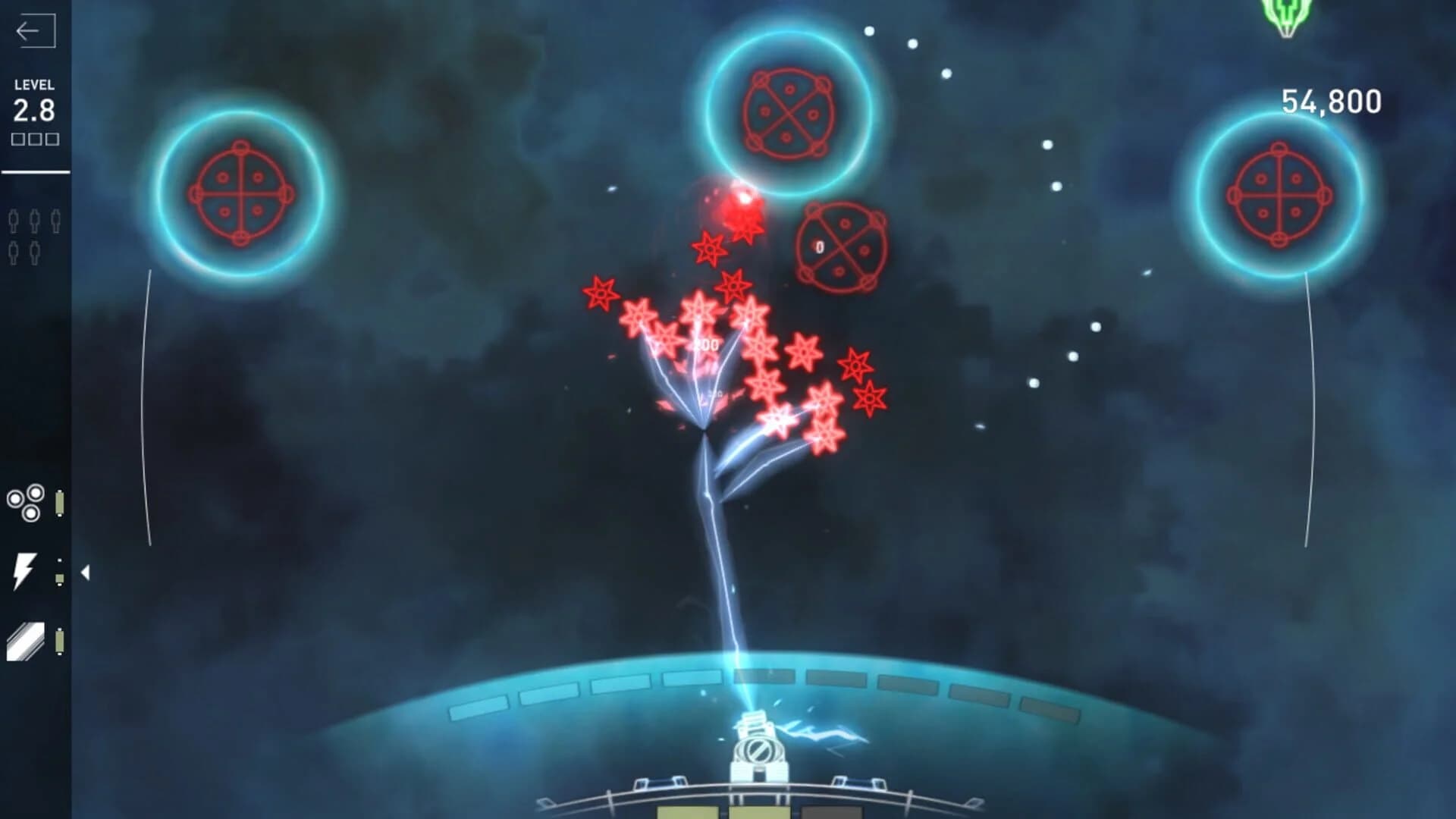Click the fifth crew figure icon

pyautogui.click(x=35, y=253)
